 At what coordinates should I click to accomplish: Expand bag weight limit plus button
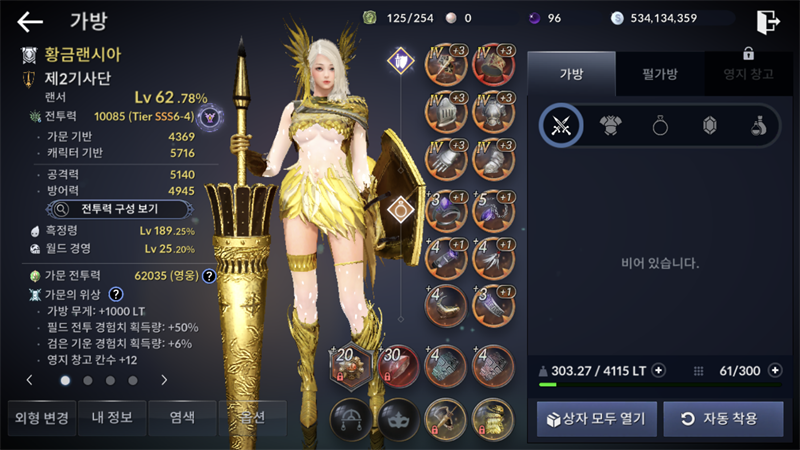click(x=658, y=370)
